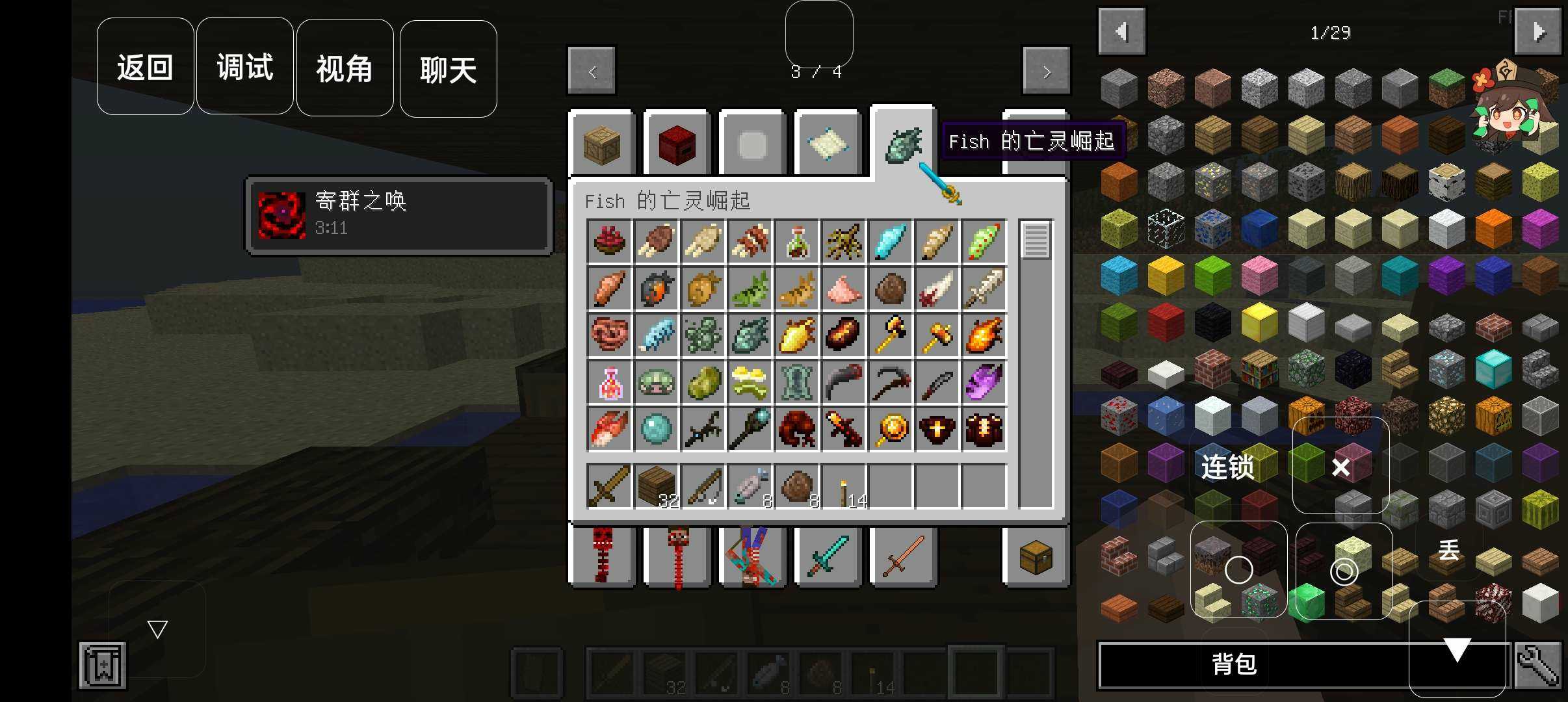Pick the diamond sword from the hotbar
1568x702 pixels.
coord(828,556)
